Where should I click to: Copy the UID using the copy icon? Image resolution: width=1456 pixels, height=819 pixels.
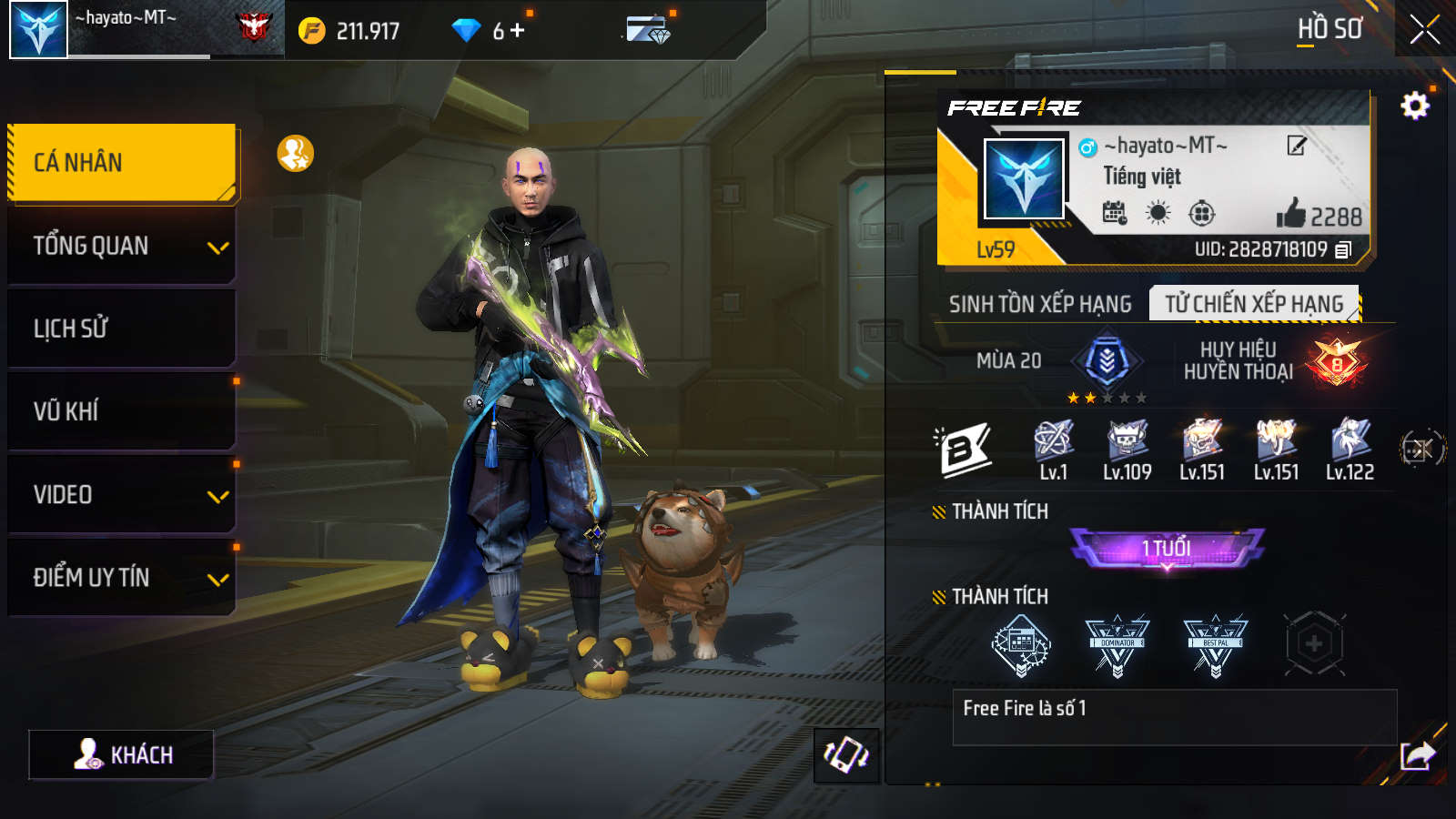(x=1343, y=249)
